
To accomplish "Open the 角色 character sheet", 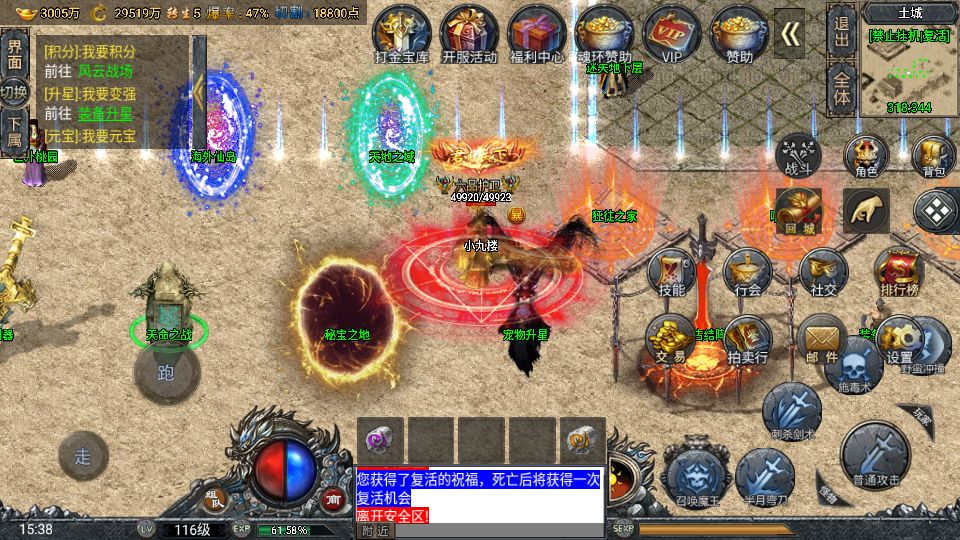I will pos(866,157).
